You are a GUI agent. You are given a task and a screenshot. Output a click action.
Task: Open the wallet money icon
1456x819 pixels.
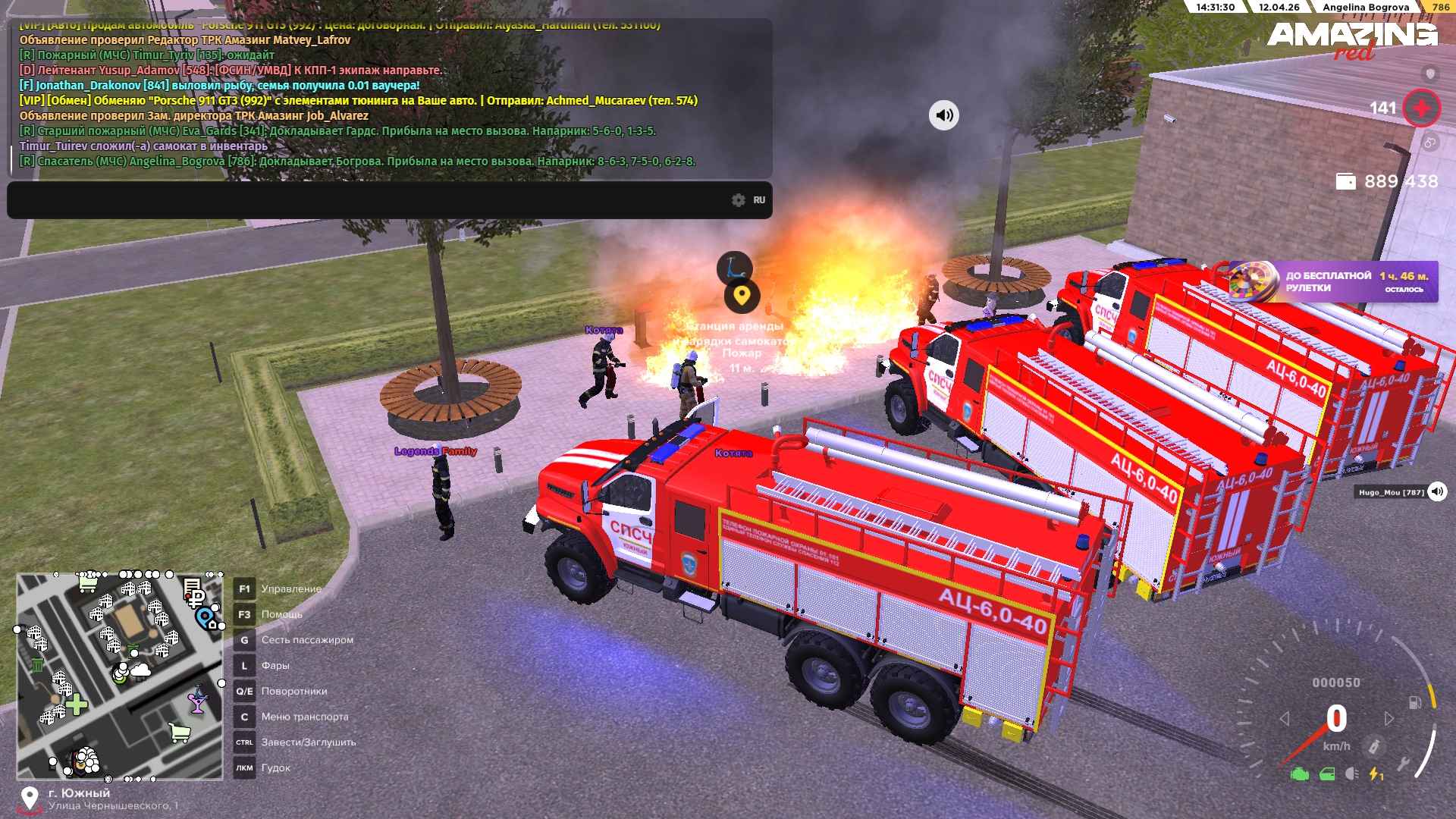point(1345,182)
